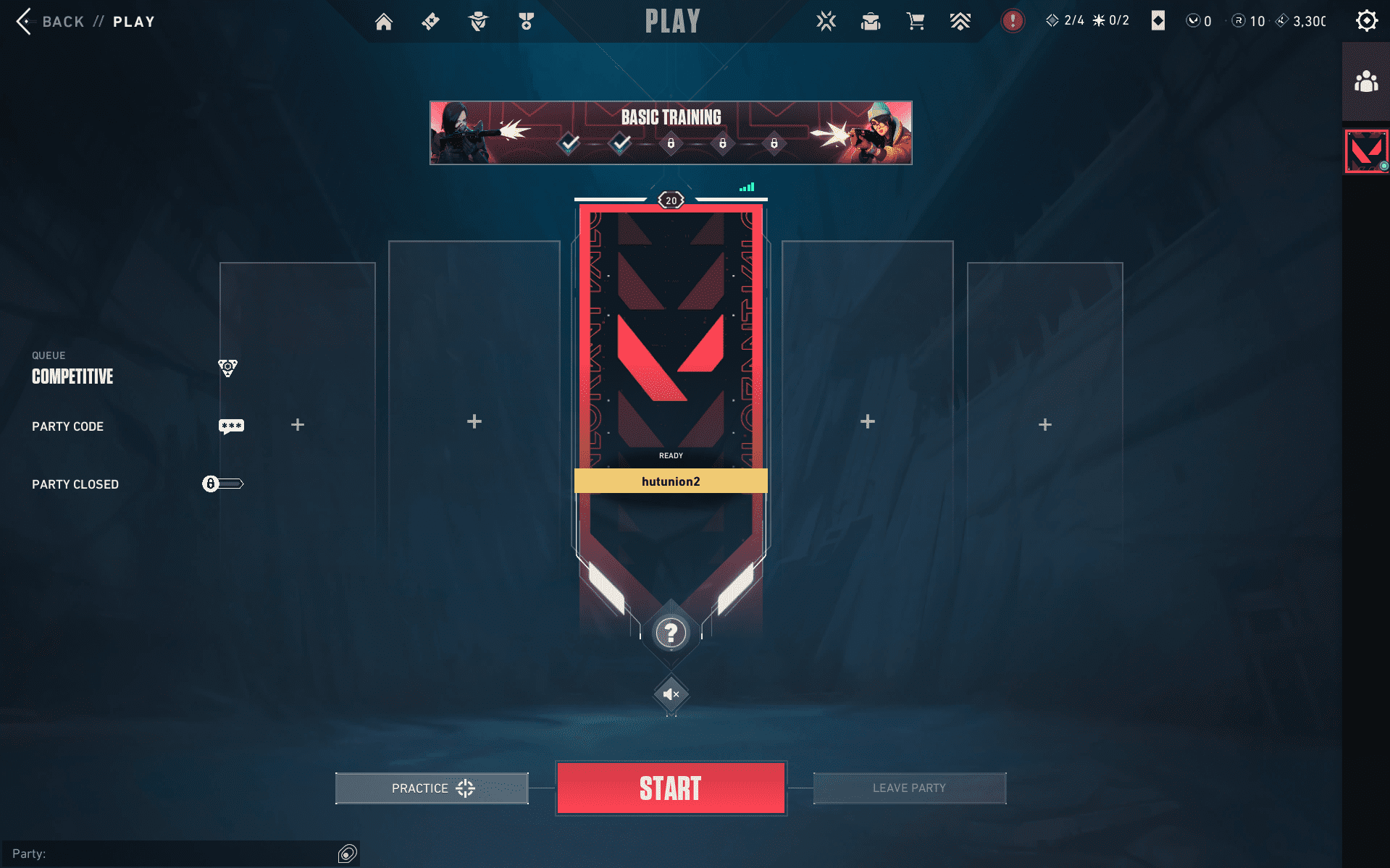Viewport: 1390px width, 868px height.
Task: Click the START button
Action: (x=670, y=788)
